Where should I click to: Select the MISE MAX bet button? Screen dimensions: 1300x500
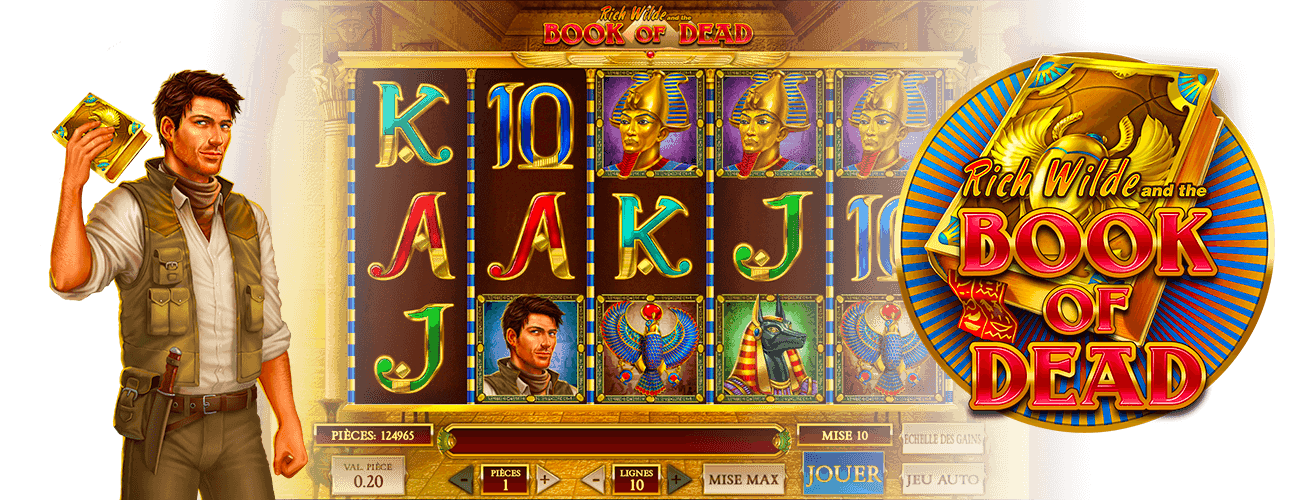tap(743, 479)
